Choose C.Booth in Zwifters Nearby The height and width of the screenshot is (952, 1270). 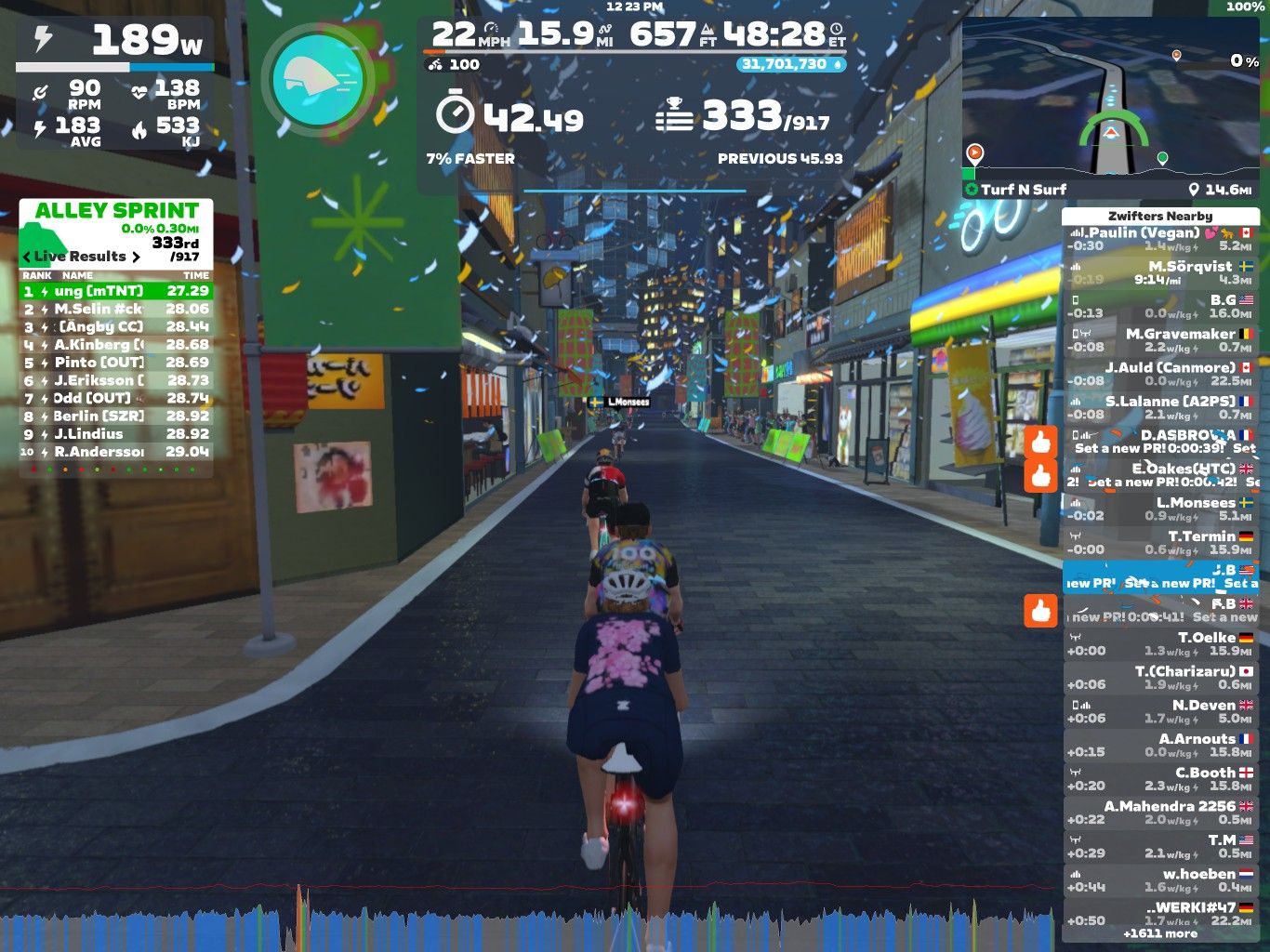(1159, 778)
